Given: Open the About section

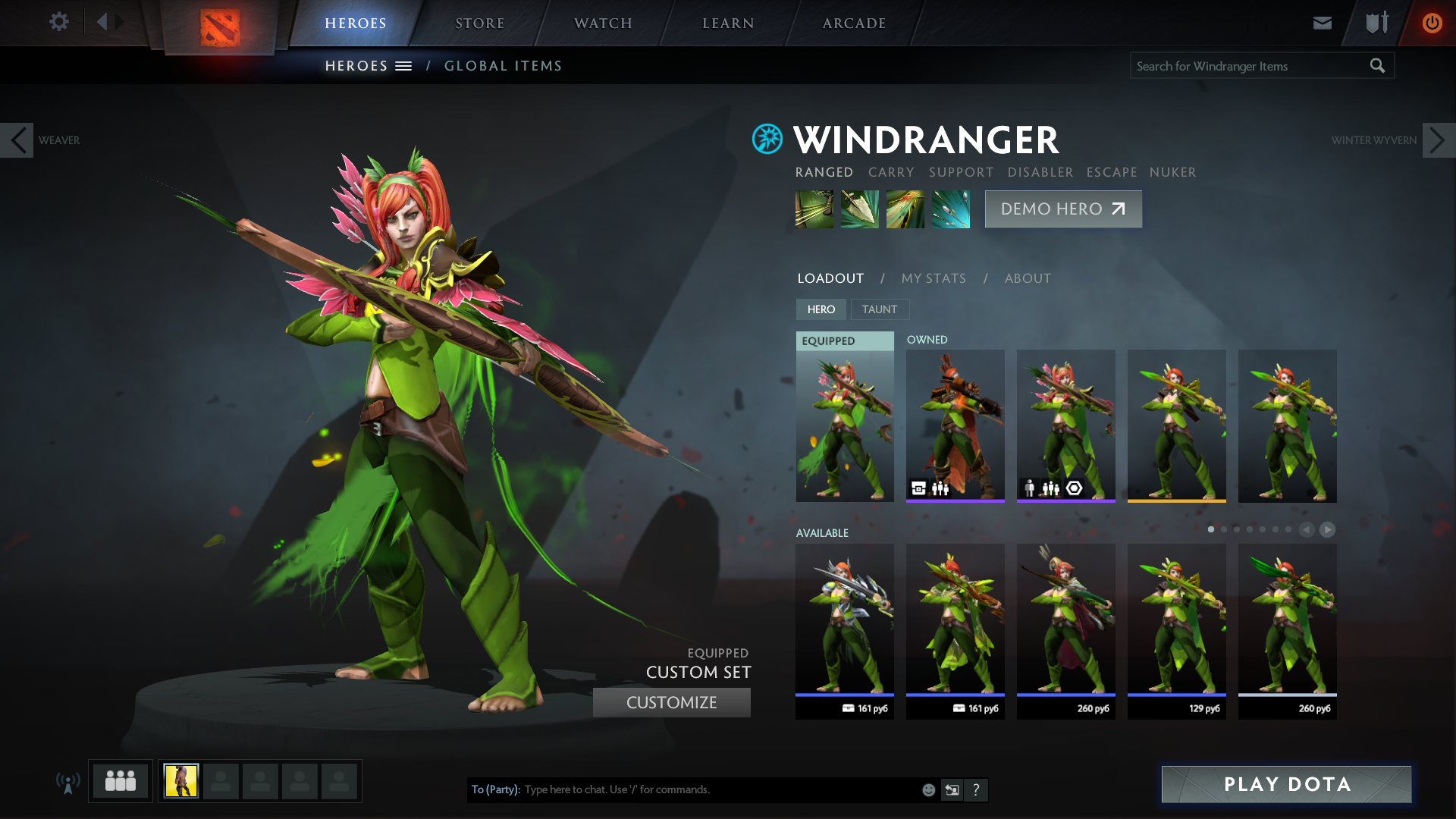Looking at the screenshot, I should pyautogui.click(x=1028, y=278).
